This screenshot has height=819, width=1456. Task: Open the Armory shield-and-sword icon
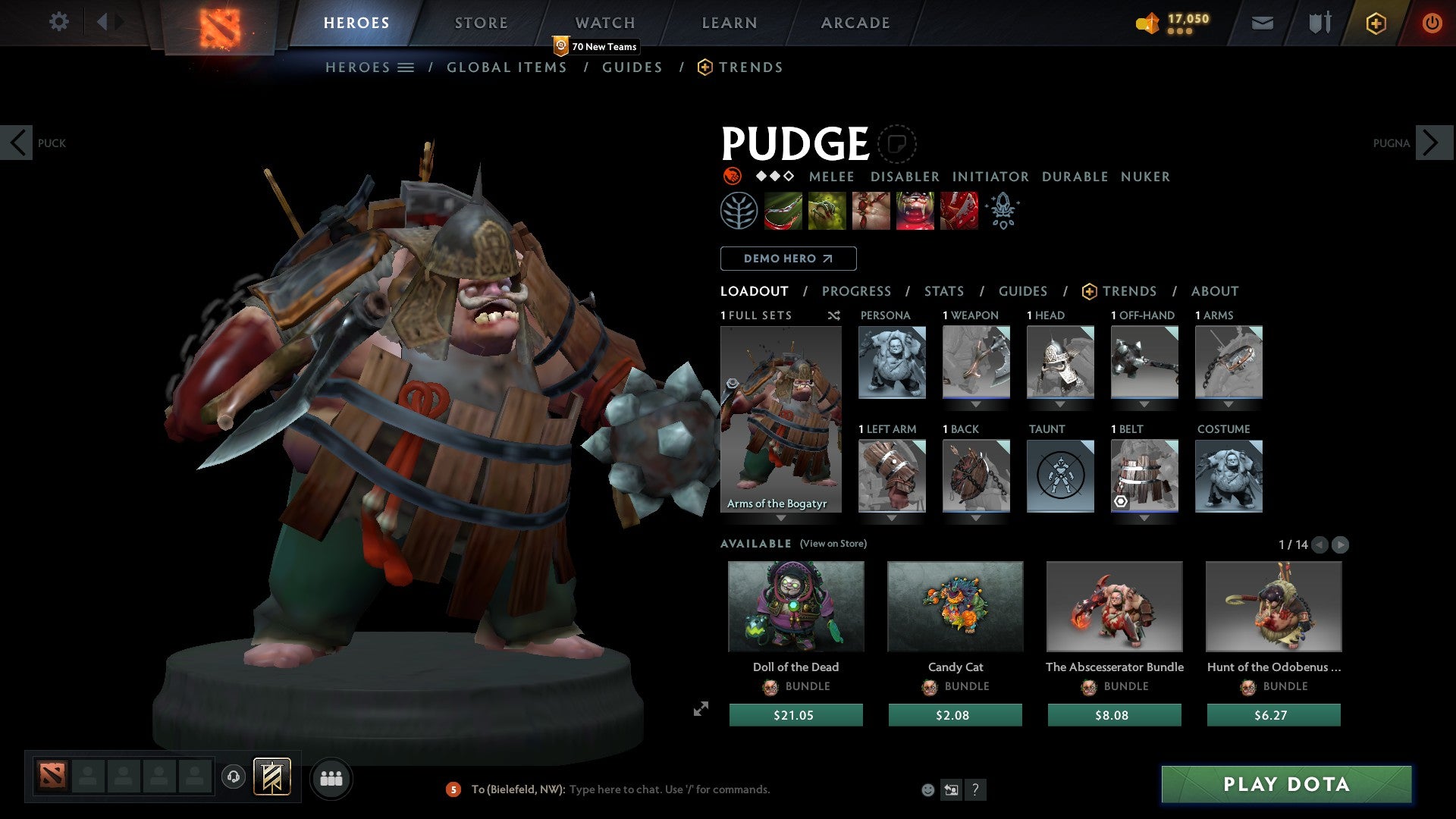(x=1318, y=23)
